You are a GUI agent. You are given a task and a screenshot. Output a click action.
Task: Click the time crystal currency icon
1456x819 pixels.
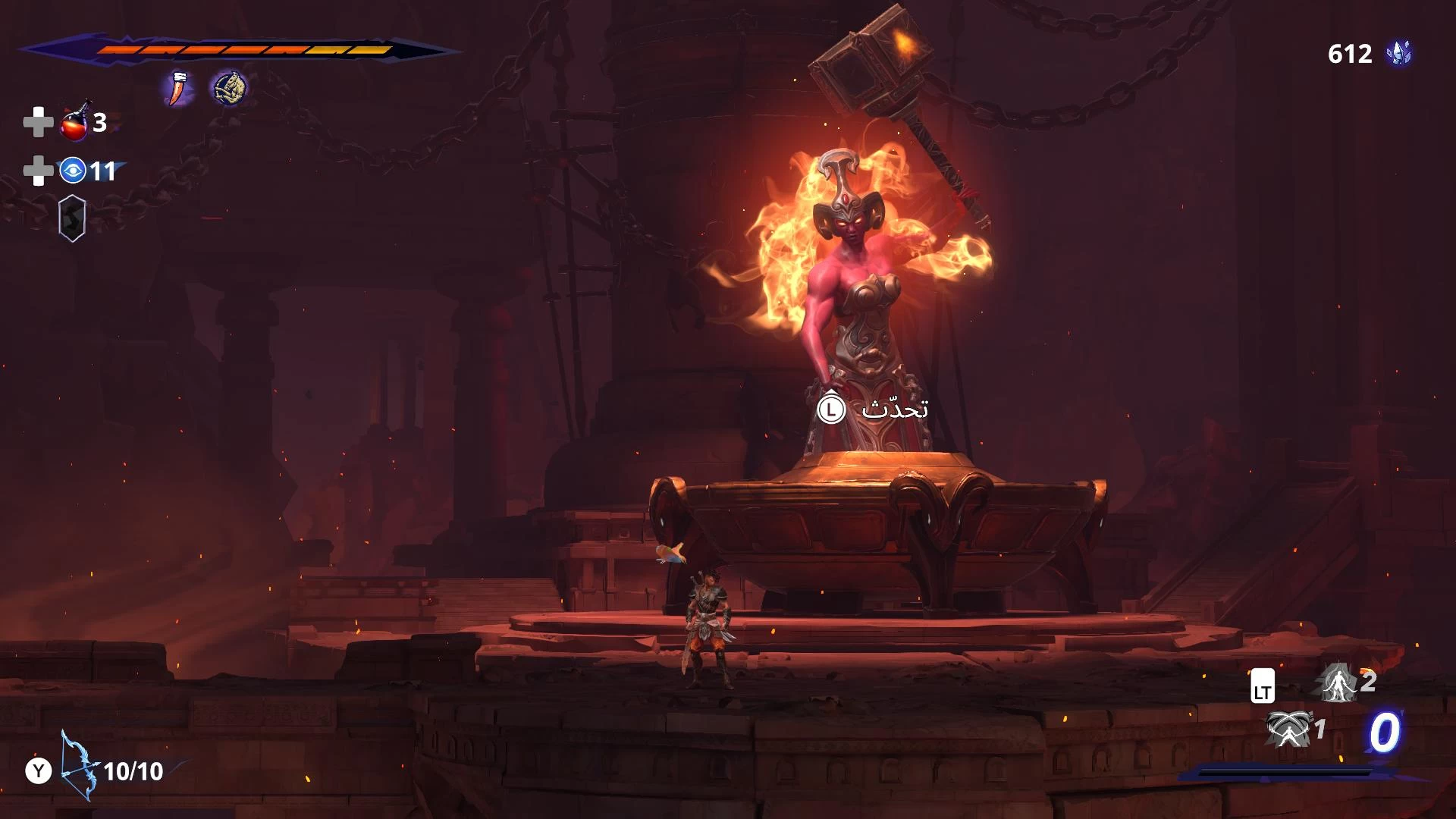[x=1399, y=54]
